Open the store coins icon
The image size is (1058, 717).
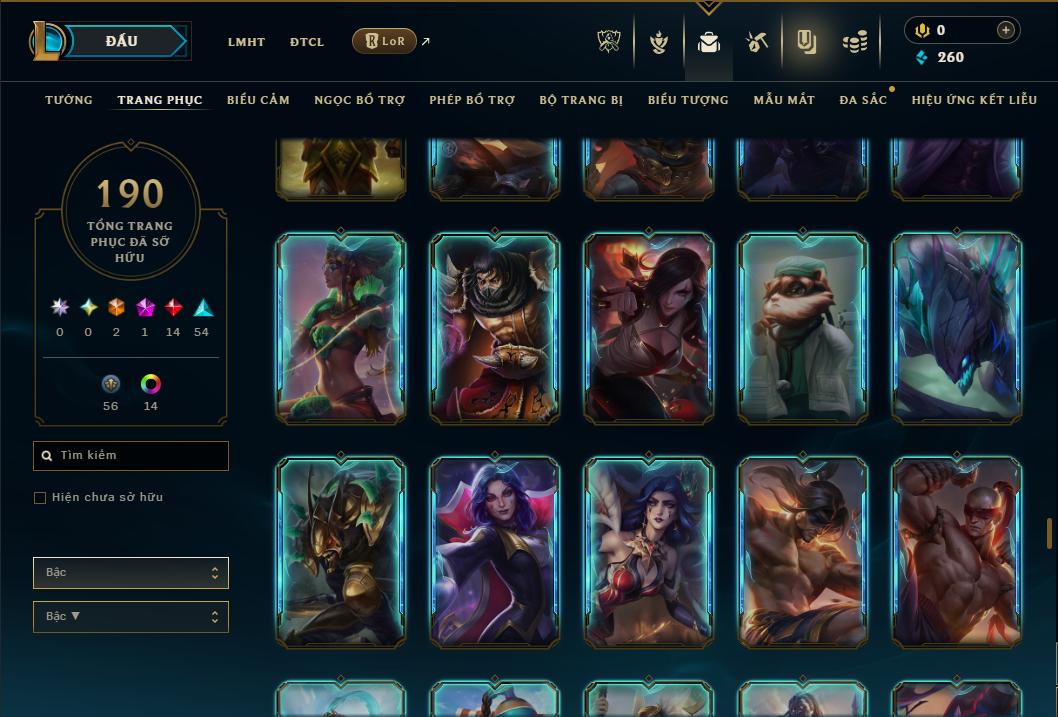point(854,42)
